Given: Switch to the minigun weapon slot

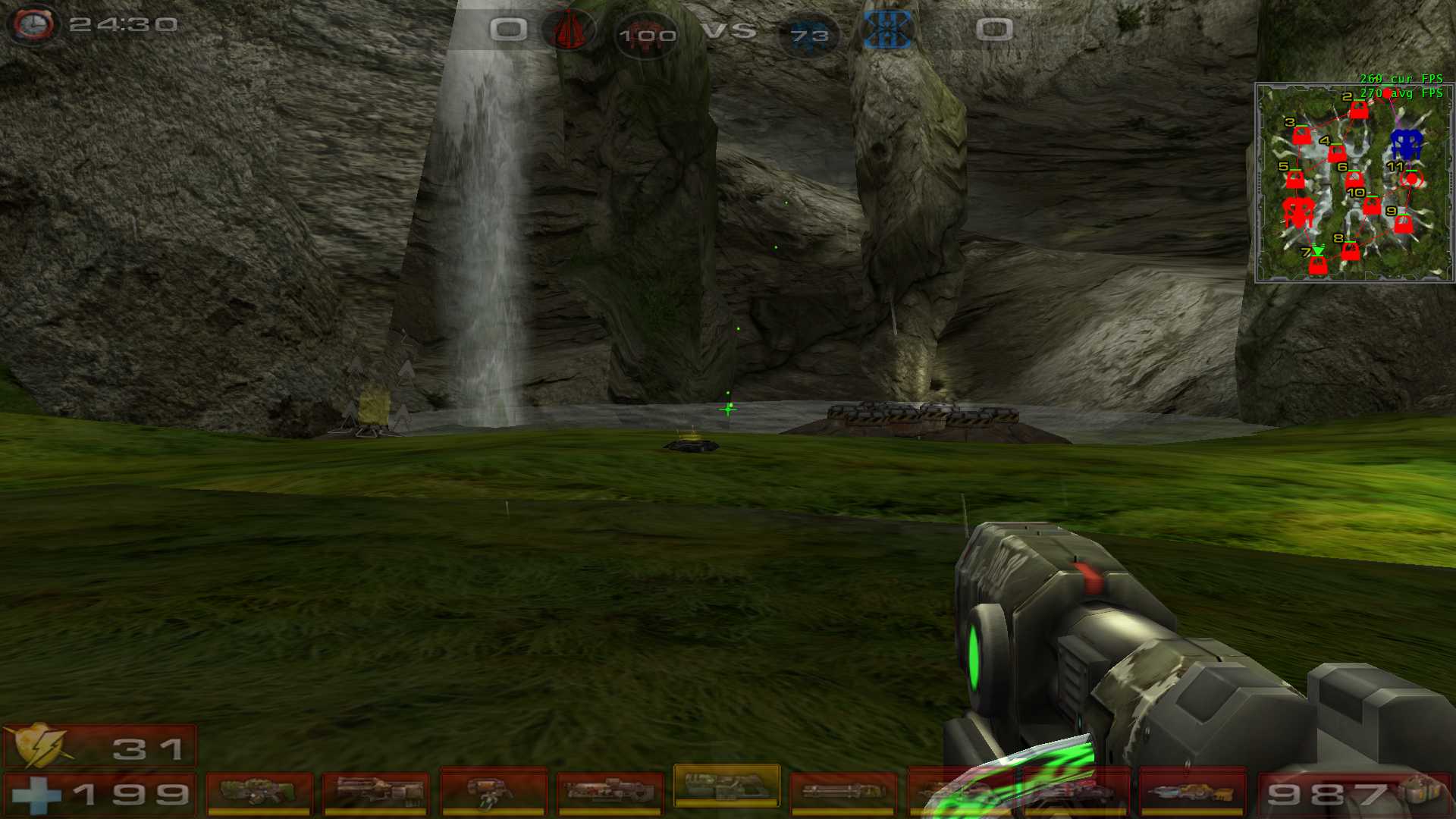Looking at the screenshot, I should pyautogui.click(x=843, y=792).
